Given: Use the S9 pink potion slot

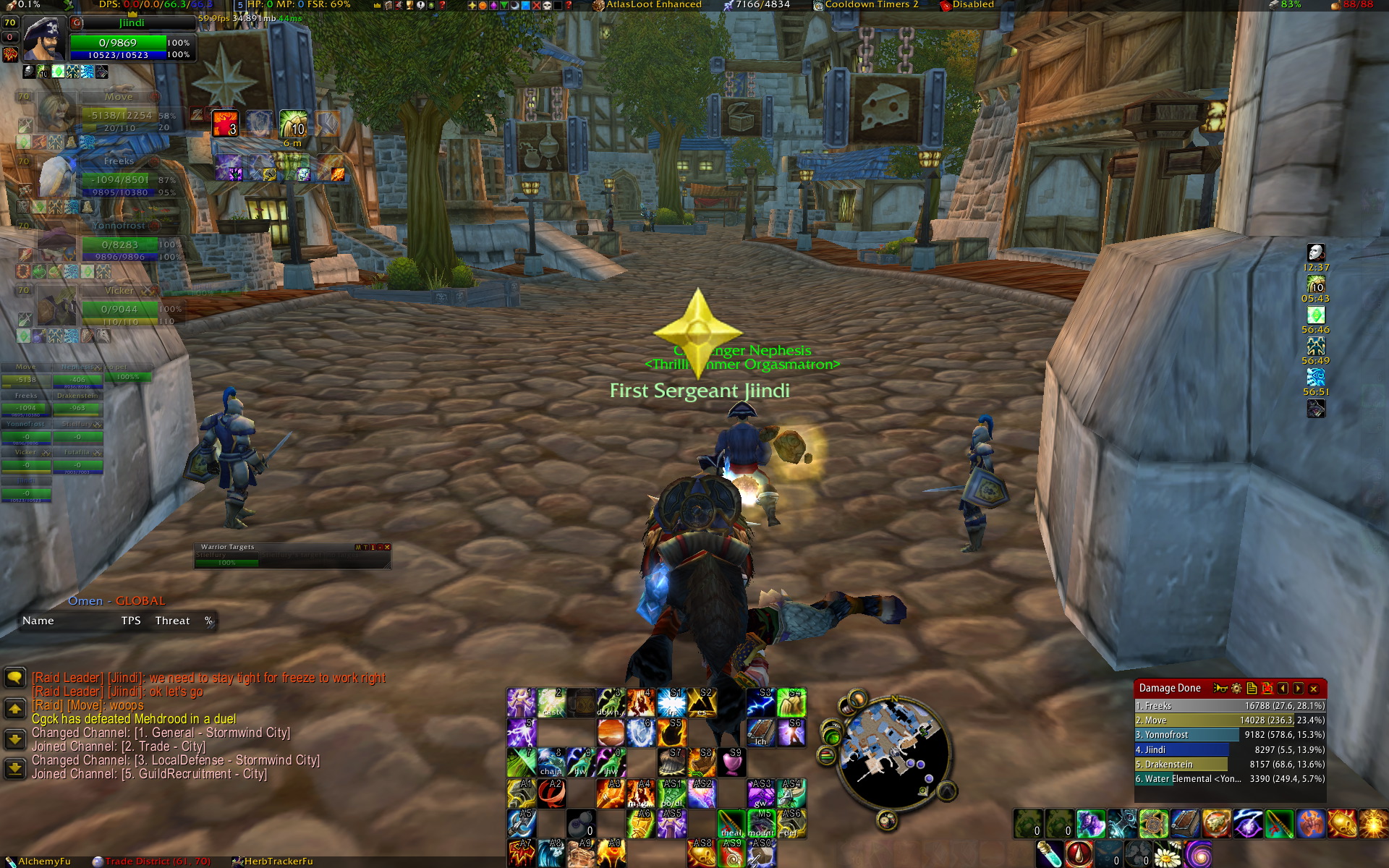Looking at the screenshot, I should click(x=731, y=762).
